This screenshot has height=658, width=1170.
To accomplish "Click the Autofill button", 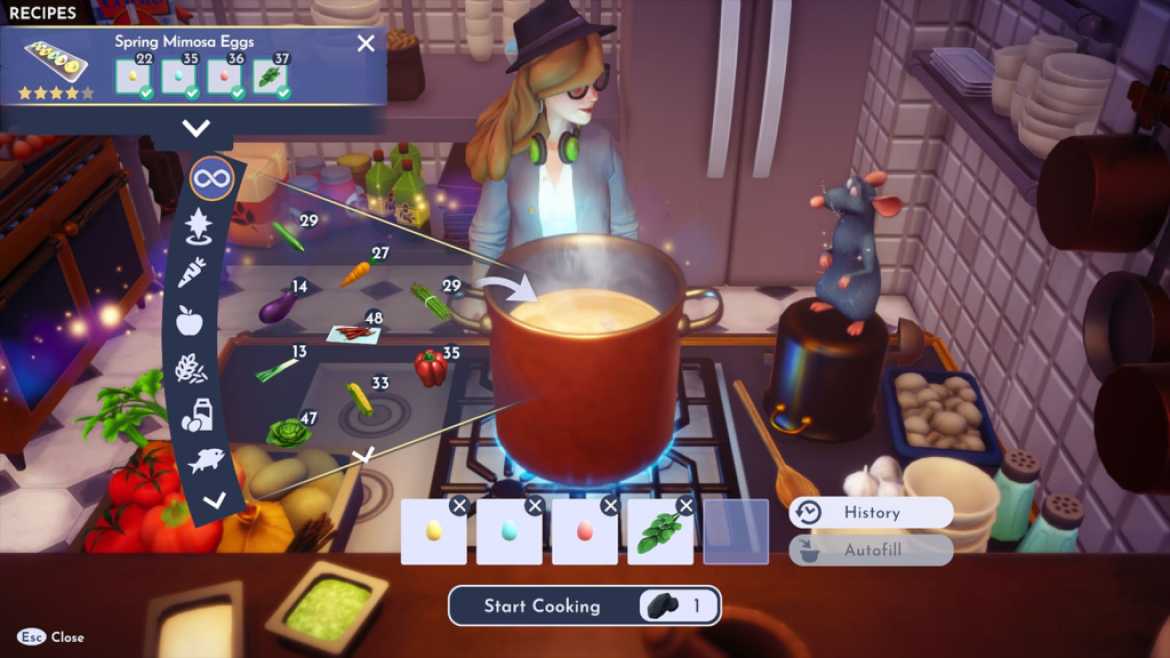I will coord(870,550).
